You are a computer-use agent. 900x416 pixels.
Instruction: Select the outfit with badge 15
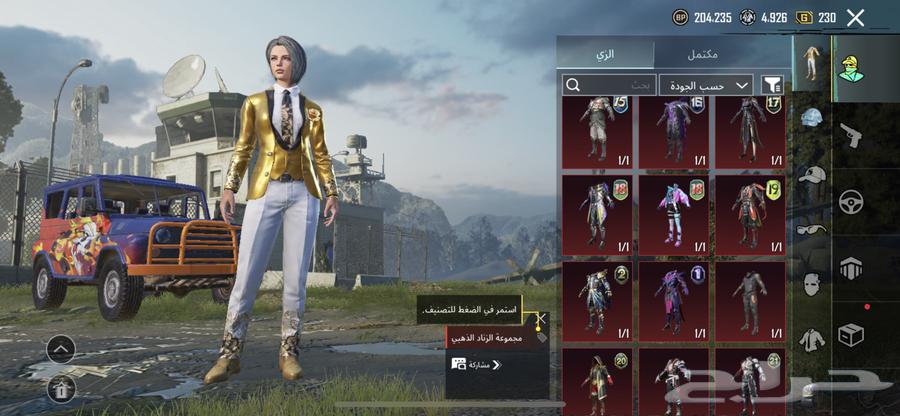tap(596, 131)
